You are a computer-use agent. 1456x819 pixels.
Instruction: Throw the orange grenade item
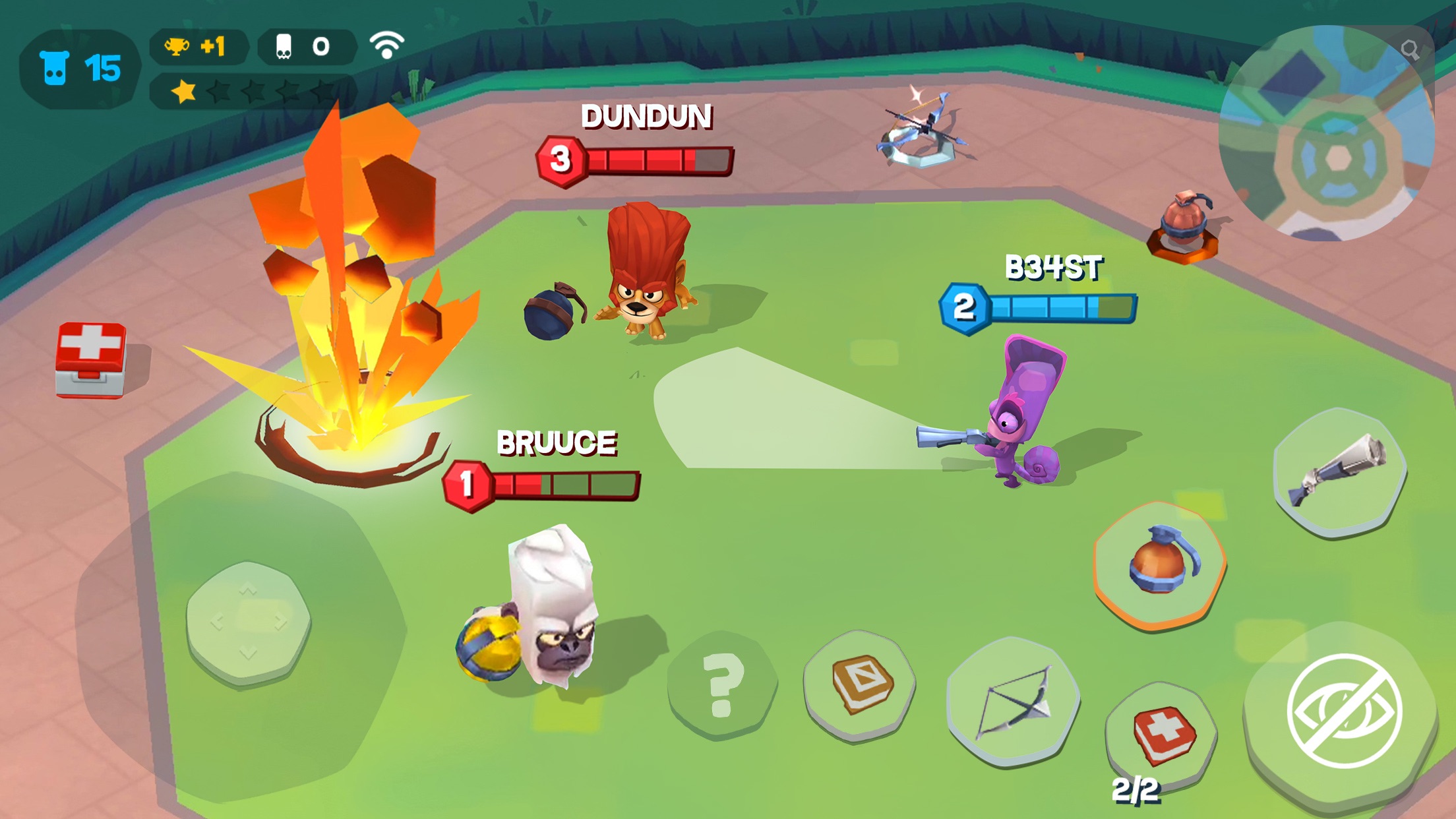pyautogui.click(x=1160, y=564)
